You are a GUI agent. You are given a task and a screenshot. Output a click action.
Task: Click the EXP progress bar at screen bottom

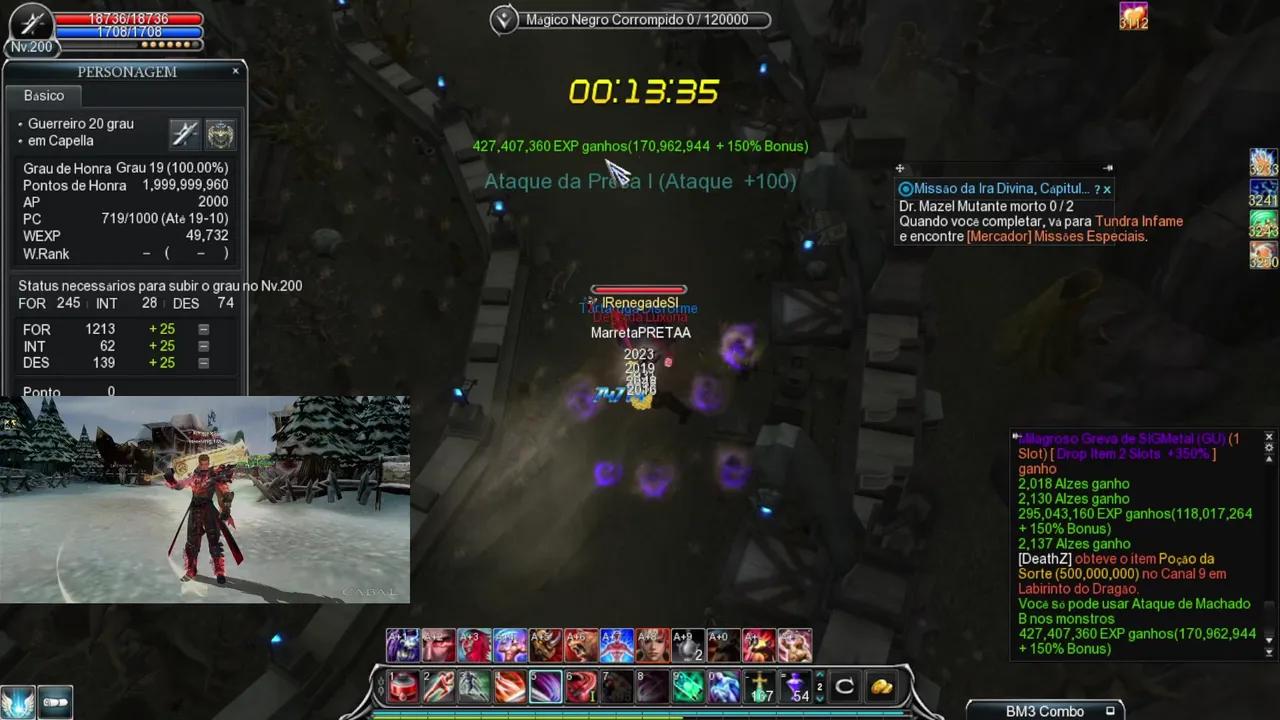coord(640,716)
